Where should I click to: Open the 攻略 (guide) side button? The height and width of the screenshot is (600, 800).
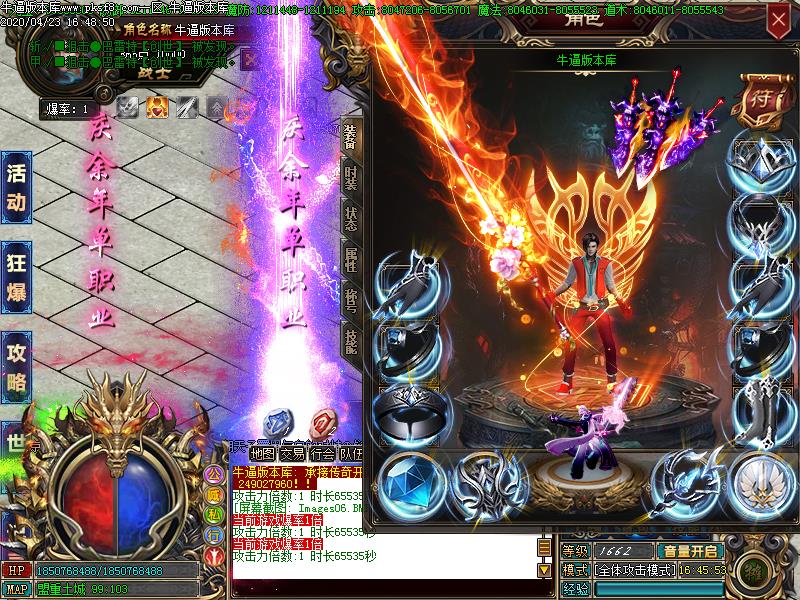16,365
